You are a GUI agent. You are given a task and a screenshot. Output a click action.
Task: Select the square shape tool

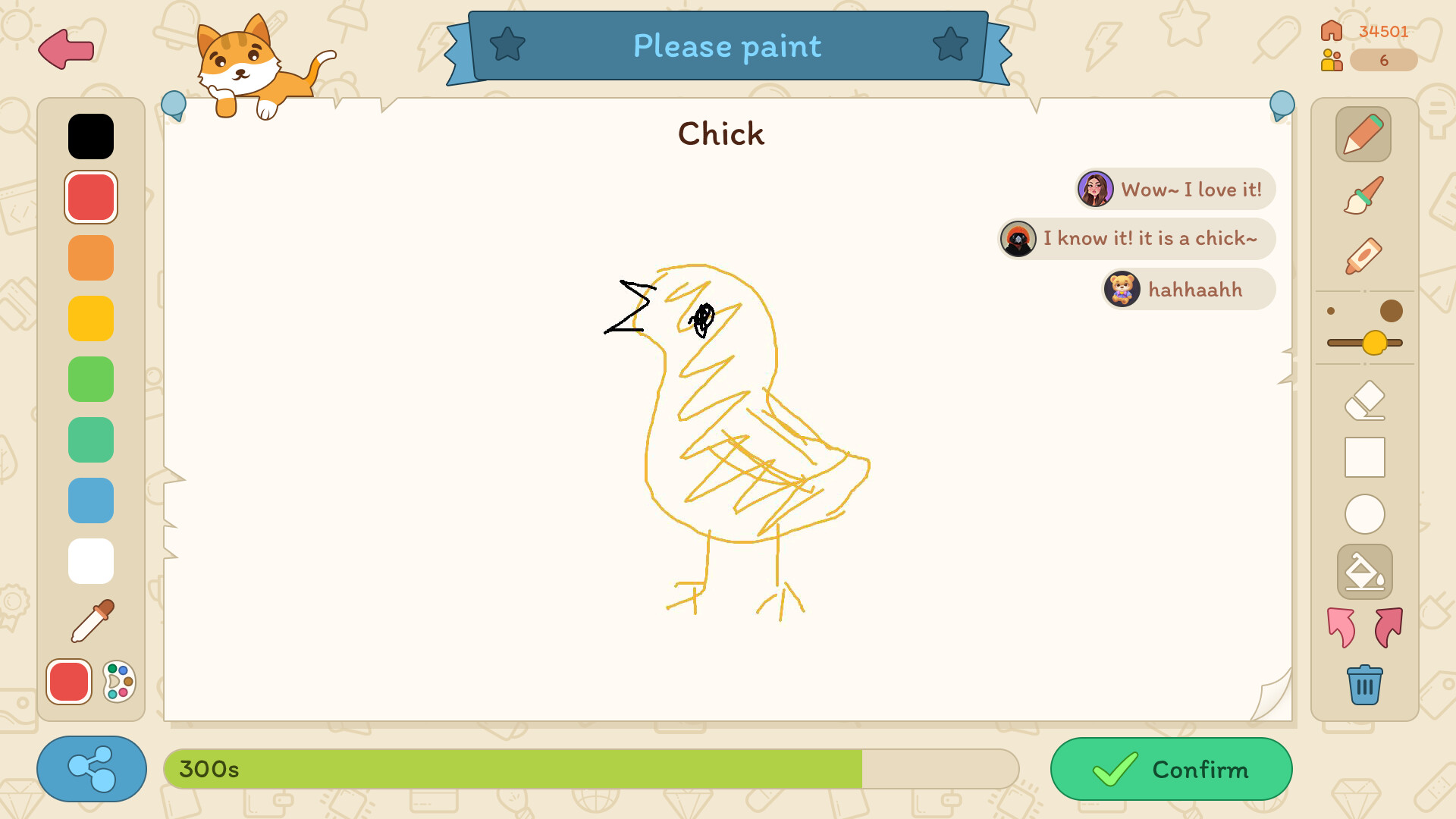(x=1363, y=457)
